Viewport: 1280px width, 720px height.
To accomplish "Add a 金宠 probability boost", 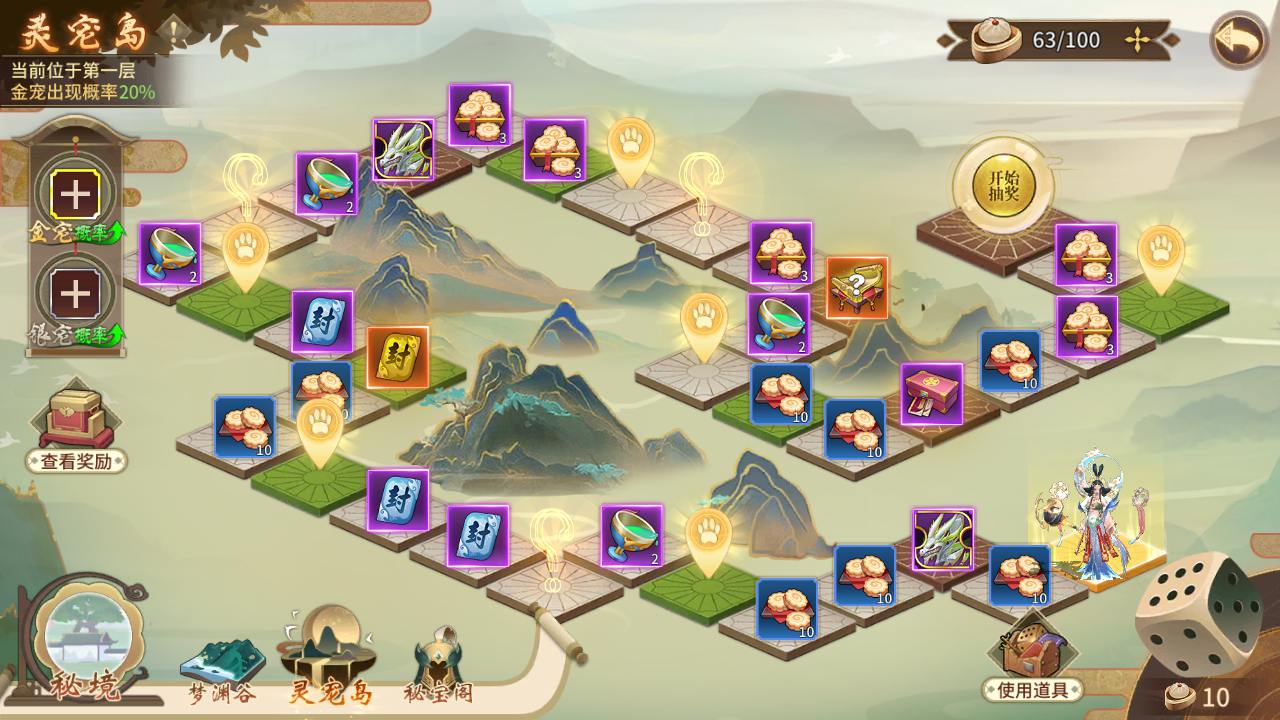I will [73, 194].
